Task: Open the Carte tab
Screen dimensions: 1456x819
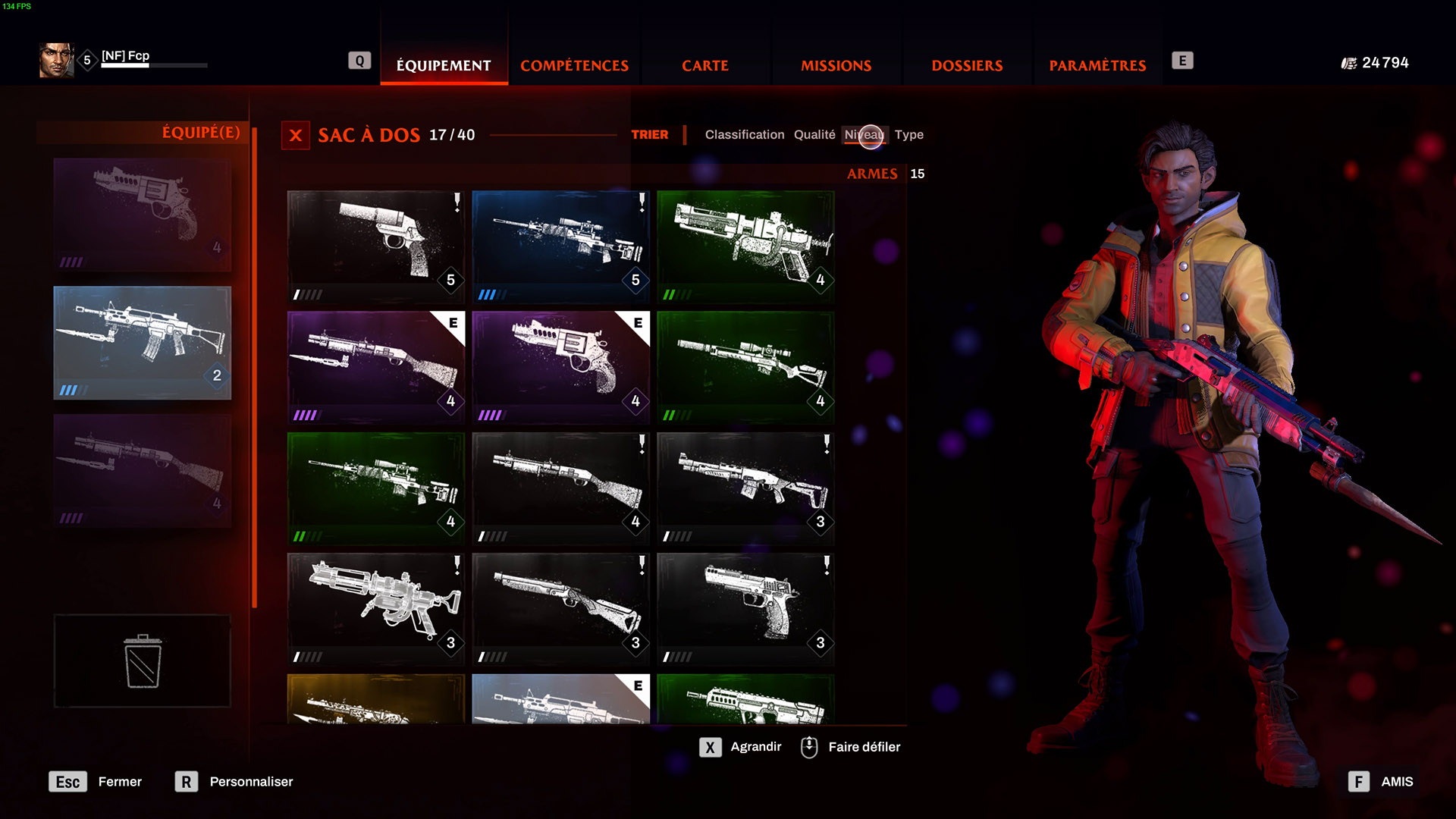Action: click(x=704, y=65)
